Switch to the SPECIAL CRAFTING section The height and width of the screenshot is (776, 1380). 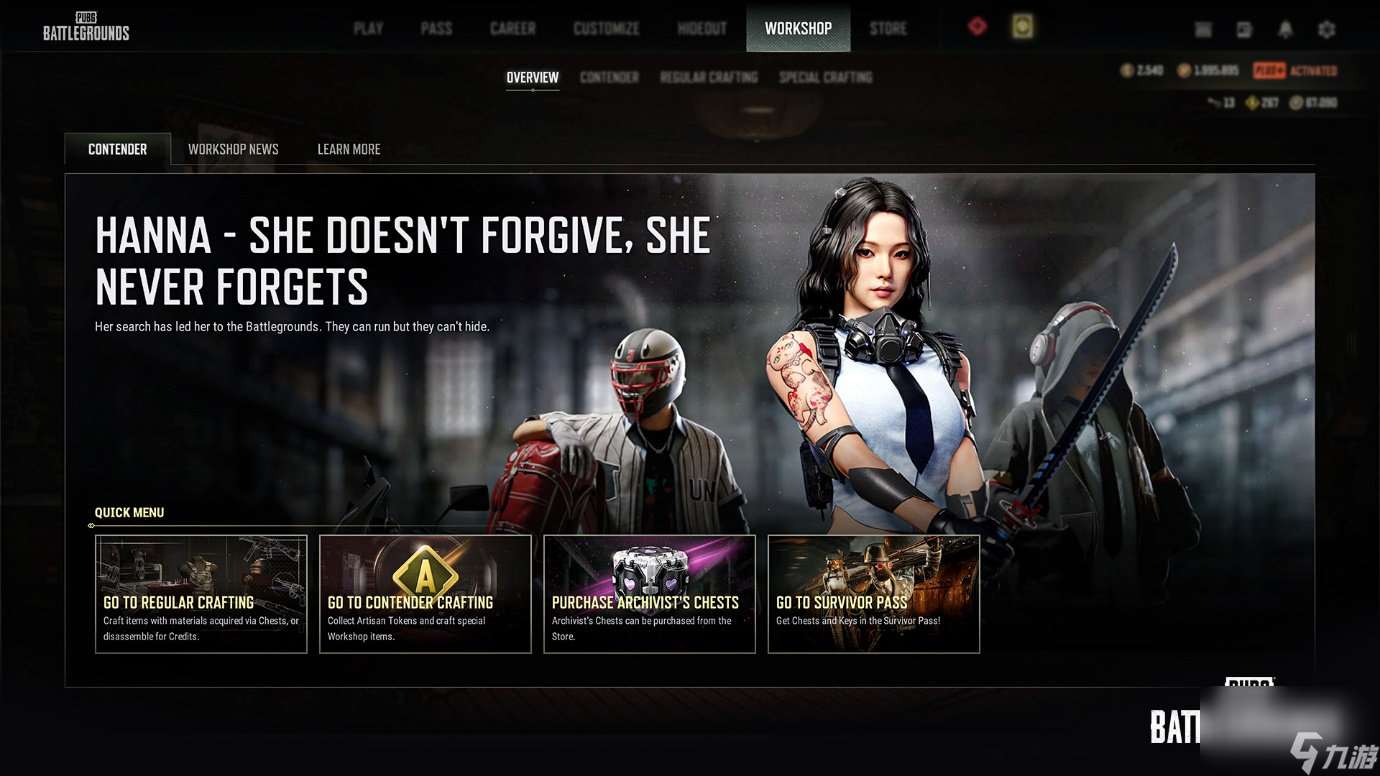pos(825,77)
